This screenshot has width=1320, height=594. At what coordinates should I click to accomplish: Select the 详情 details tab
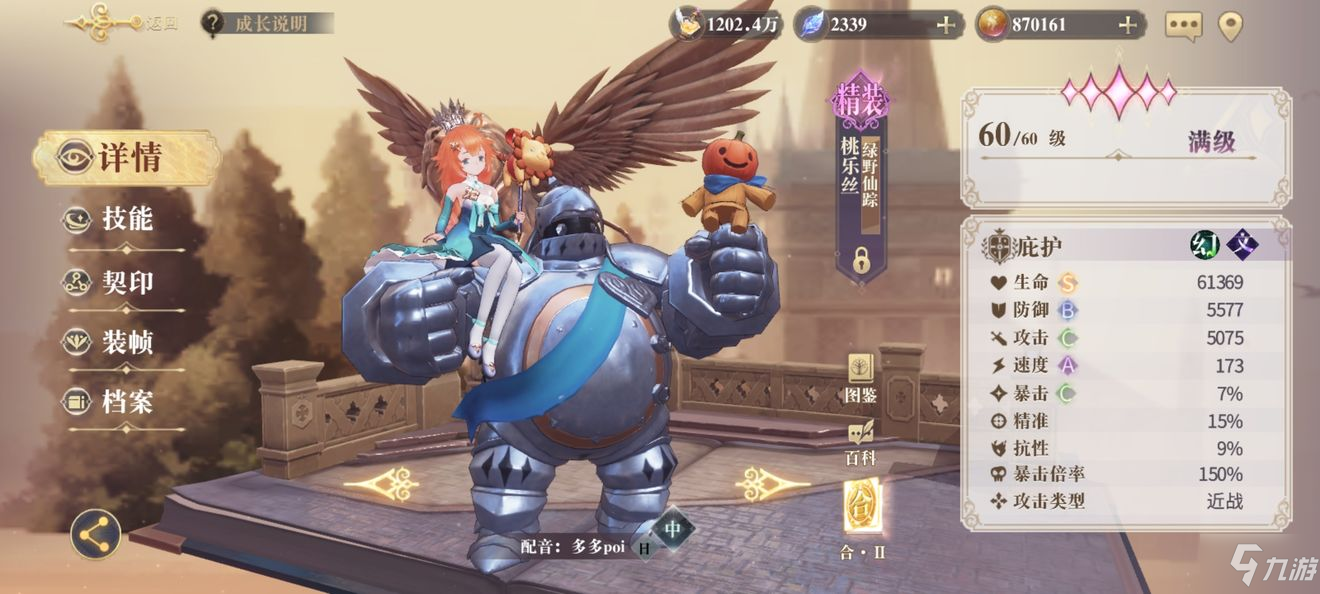coord(127,158)
